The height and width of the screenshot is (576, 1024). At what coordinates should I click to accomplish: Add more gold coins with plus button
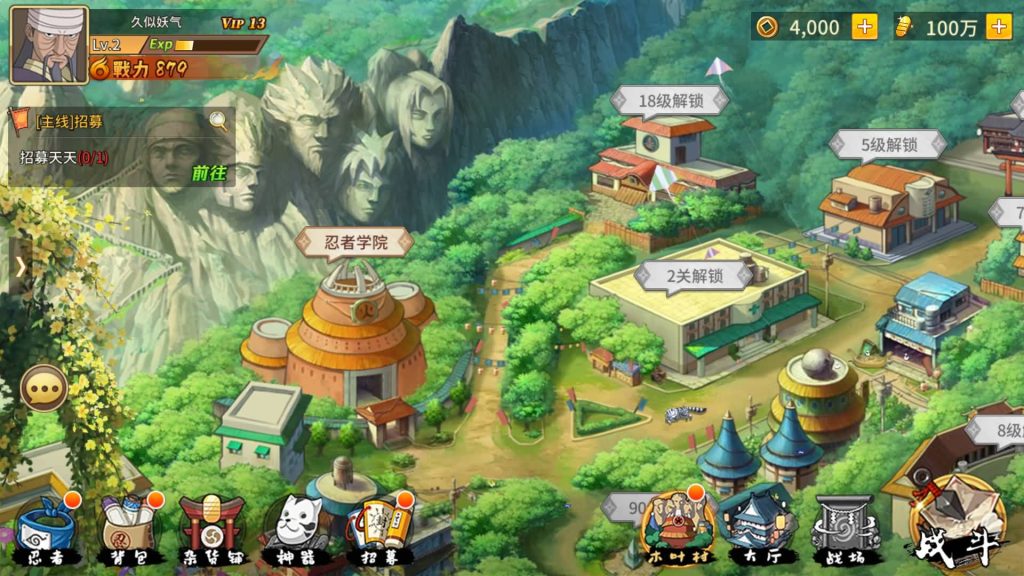pyautogui.click(x=864, y=27)
